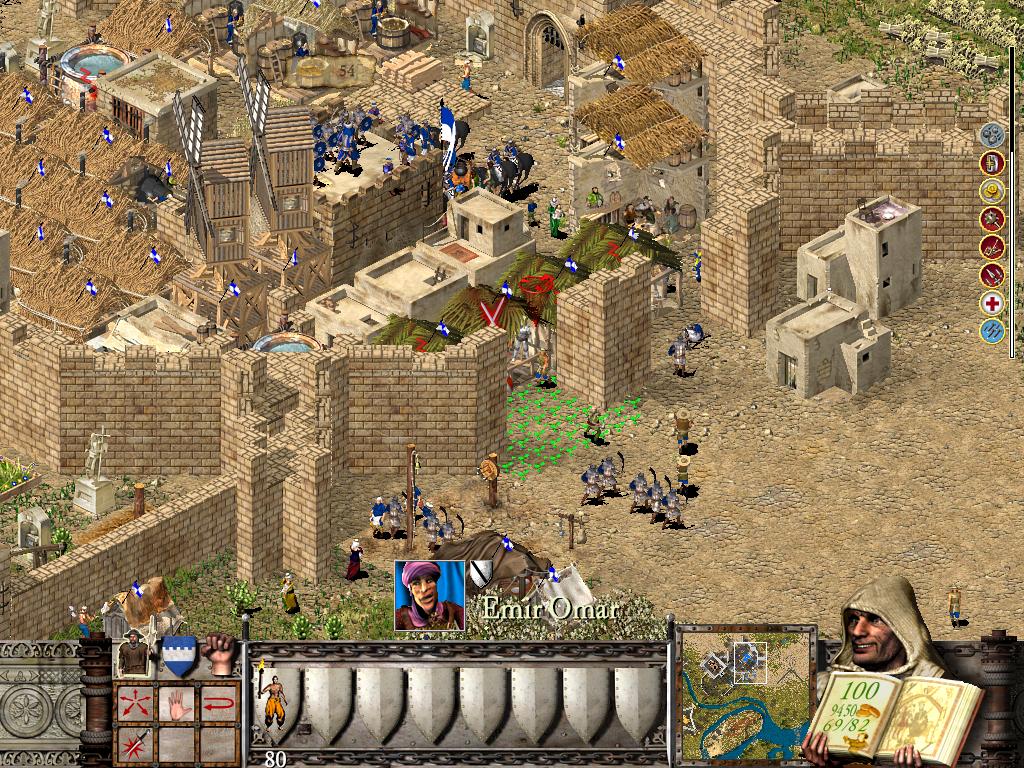Click the clenched fist icon

point(218,651)
